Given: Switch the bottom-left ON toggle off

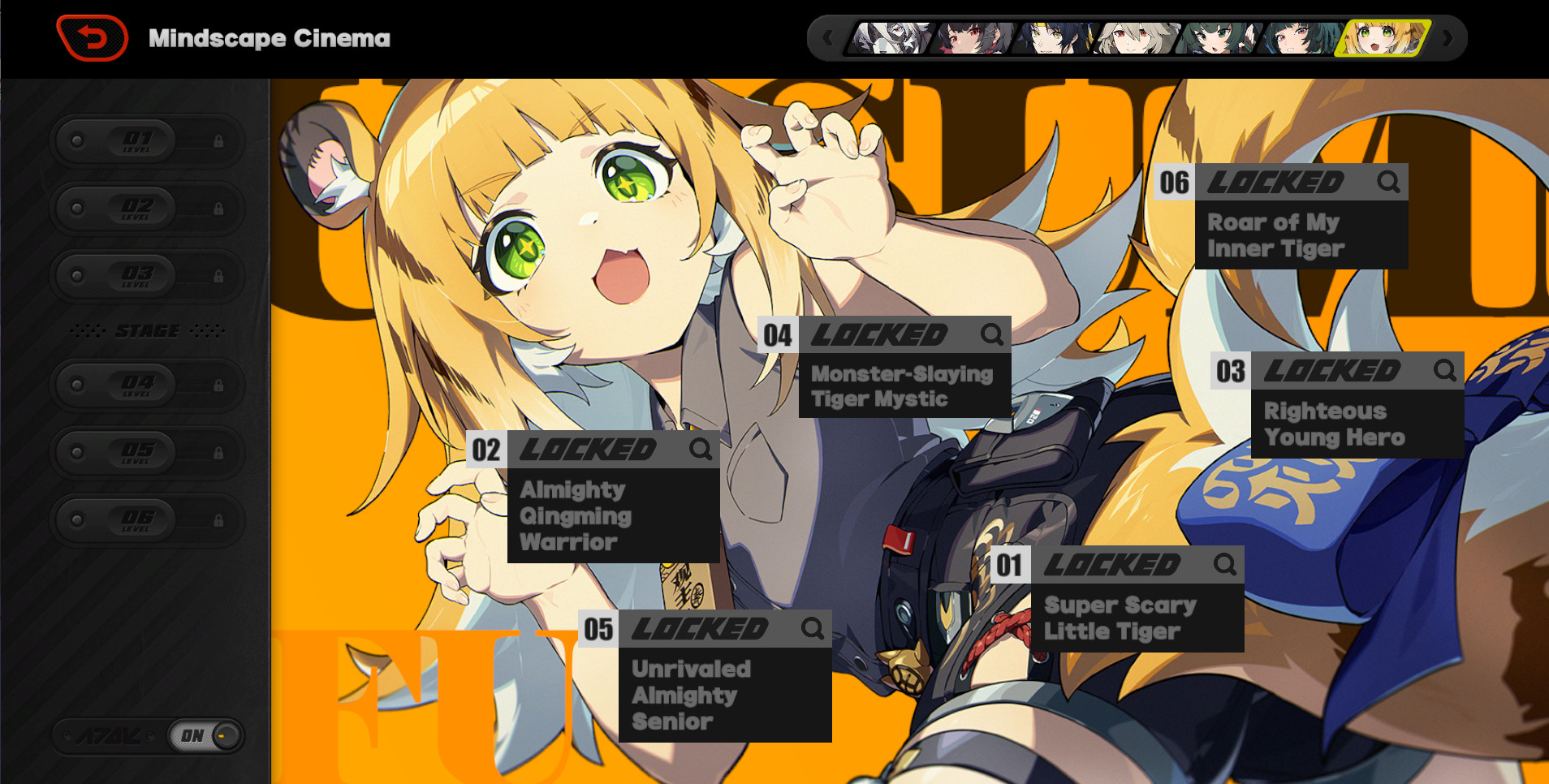Looking at the screenshot, I should point(203,735).
